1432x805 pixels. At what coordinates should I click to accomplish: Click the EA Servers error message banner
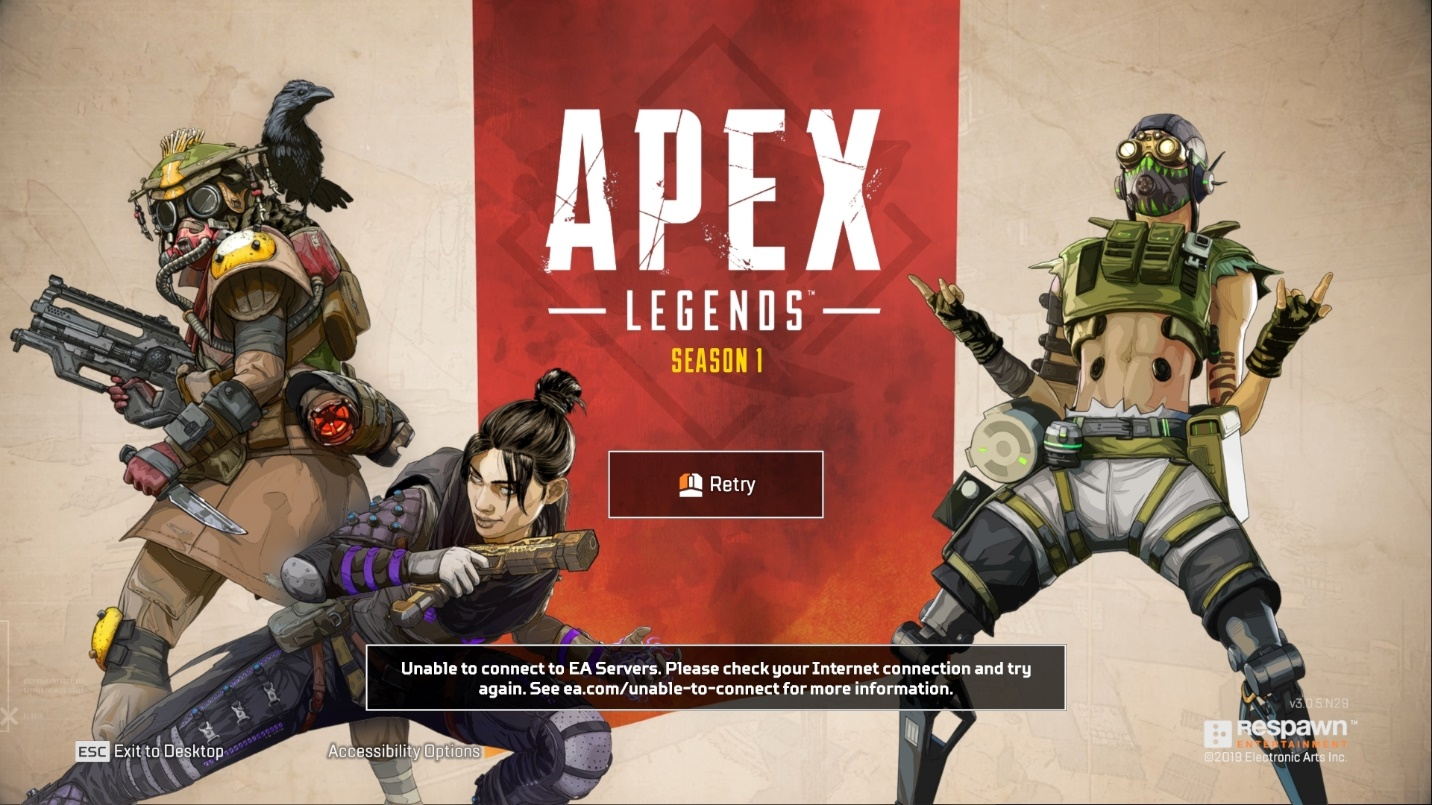click(716, 675)
